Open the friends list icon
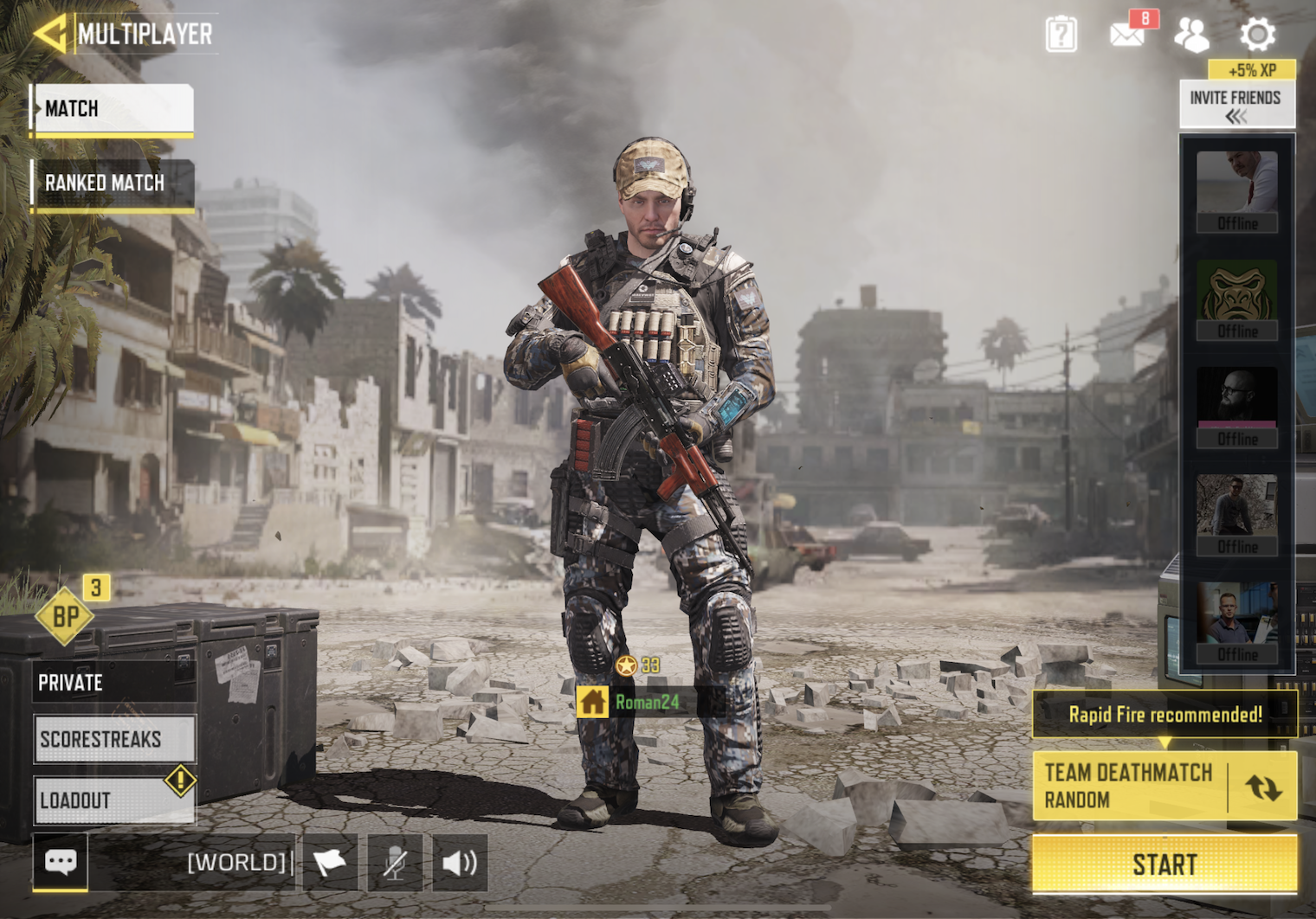Viewport: 1316px width, 919px height. pos(1191,35)
